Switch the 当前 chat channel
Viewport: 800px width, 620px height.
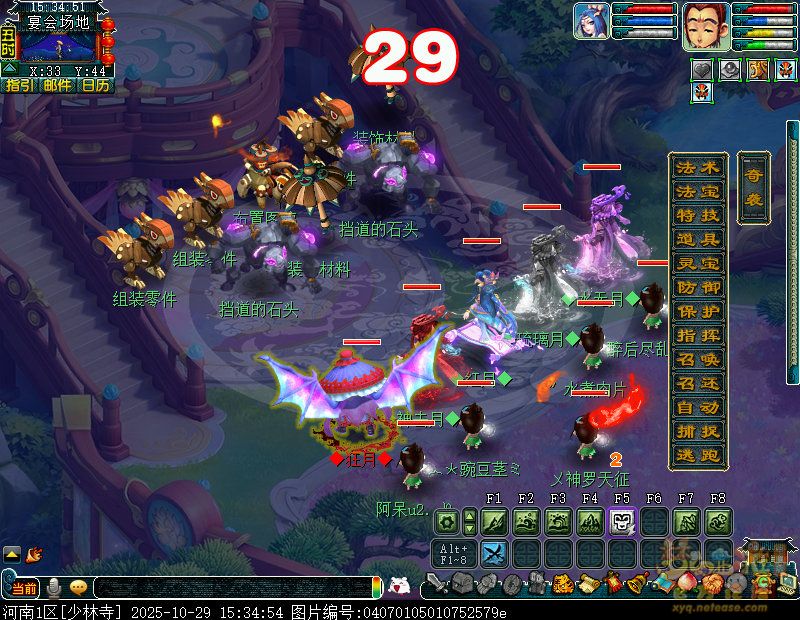(24, 588)
